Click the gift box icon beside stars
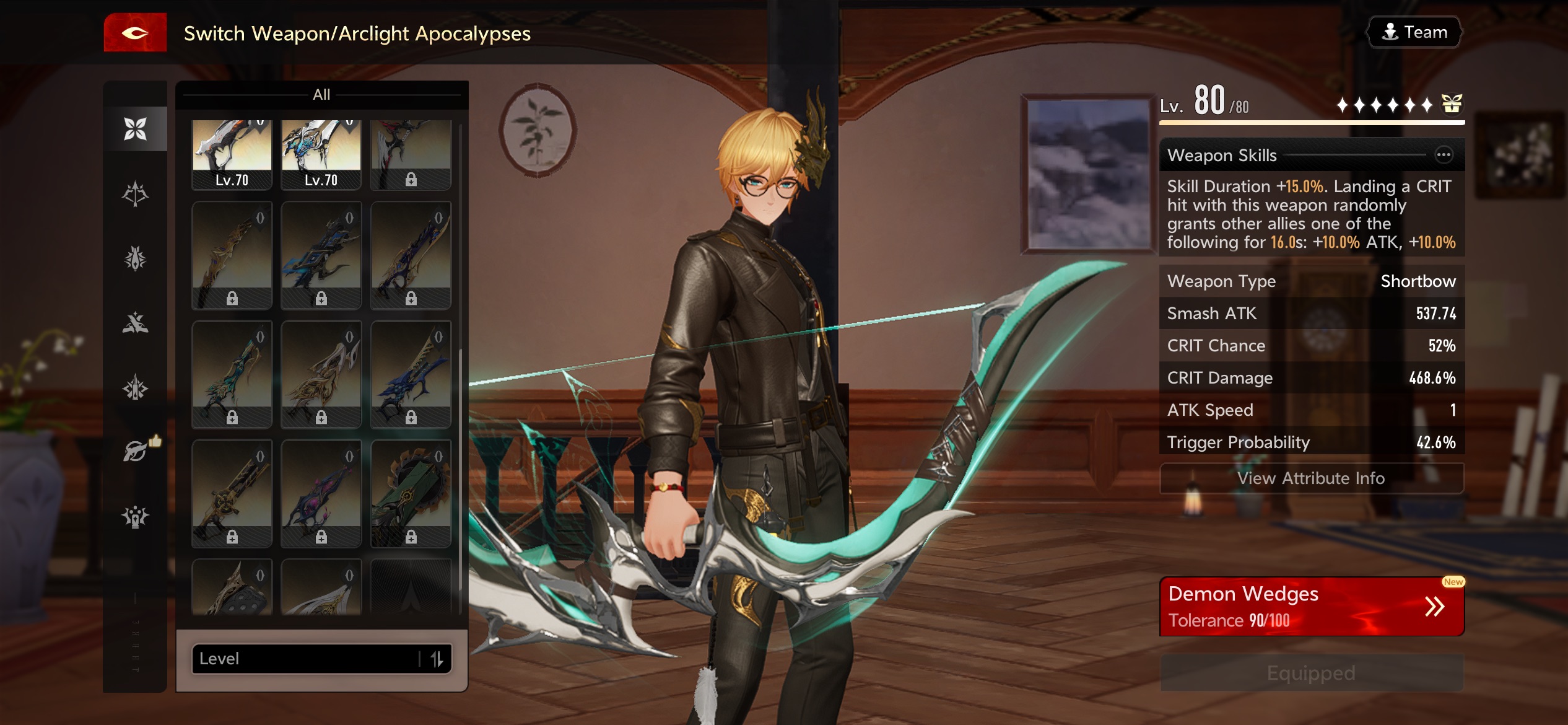 click(1451, 104)
